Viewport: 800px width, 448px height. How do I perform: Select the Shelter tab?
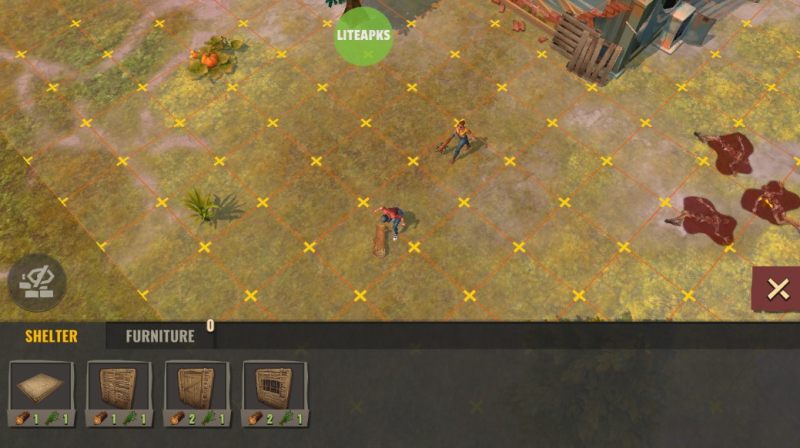coord(51,336)
